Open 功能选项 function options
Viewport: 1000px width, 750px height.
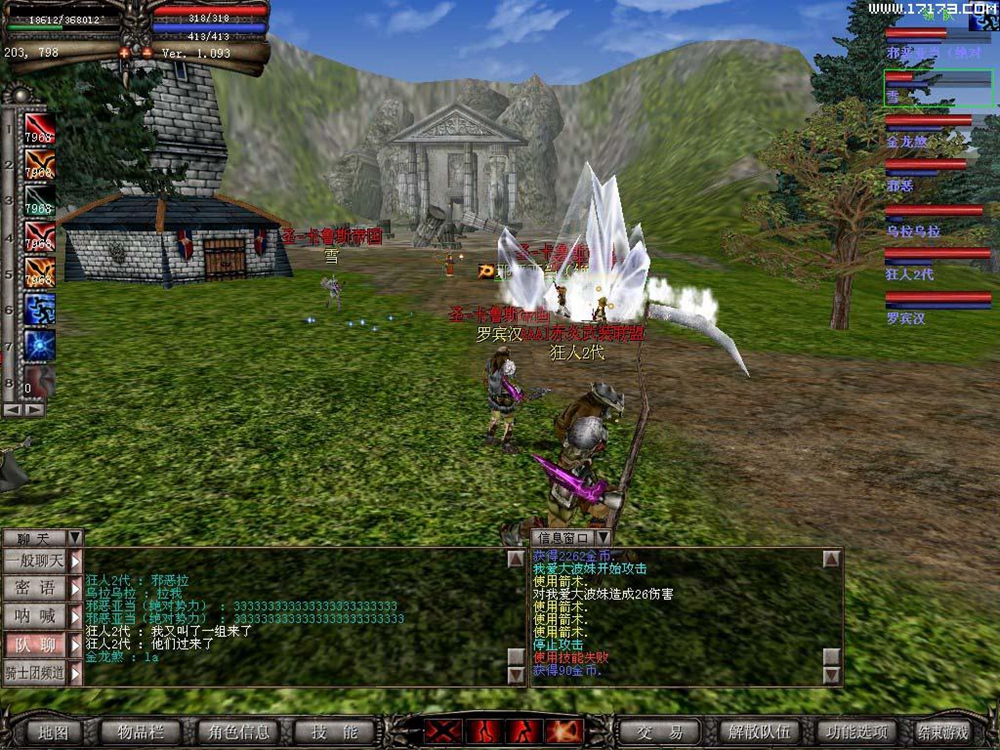pyautogui.click(x=855, y=732)
